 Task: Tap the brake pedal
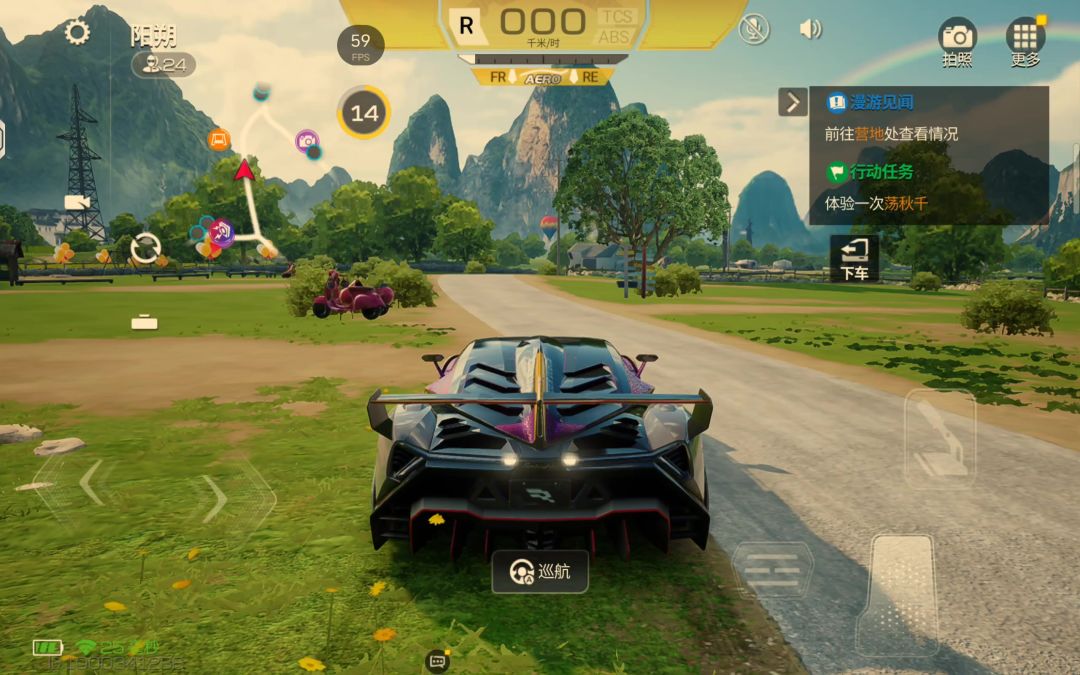tap(773, 570)
